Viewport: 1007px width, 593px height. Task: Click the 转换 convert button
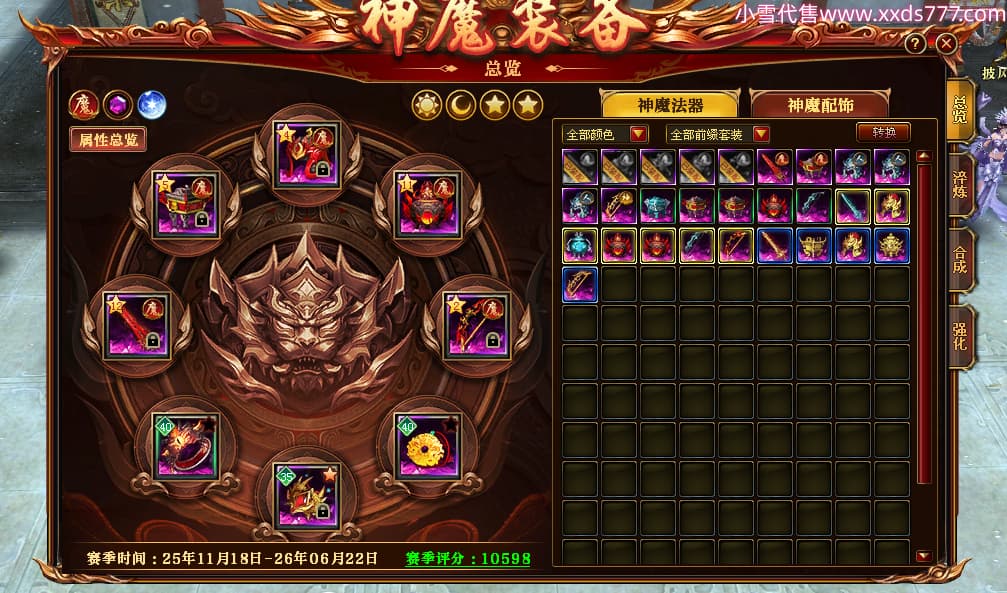(x=884, y=133)
